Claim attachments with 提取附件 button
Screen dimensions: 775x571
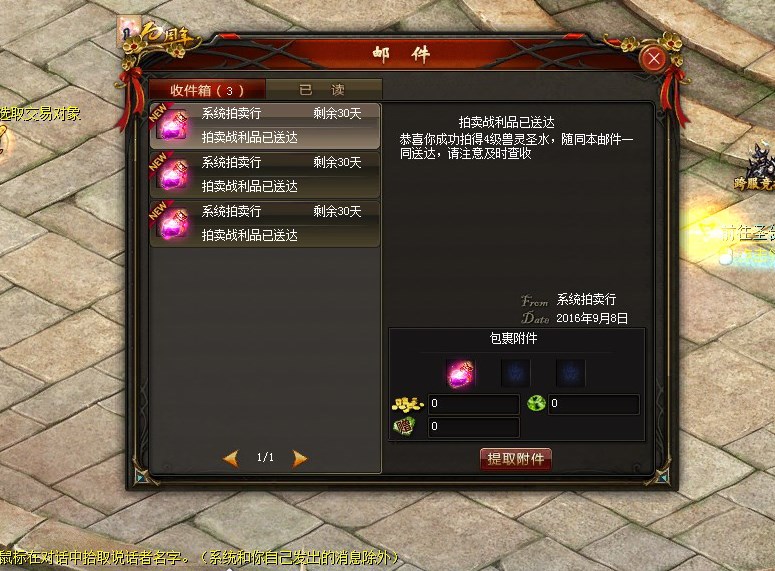click(x=515, y=459)
